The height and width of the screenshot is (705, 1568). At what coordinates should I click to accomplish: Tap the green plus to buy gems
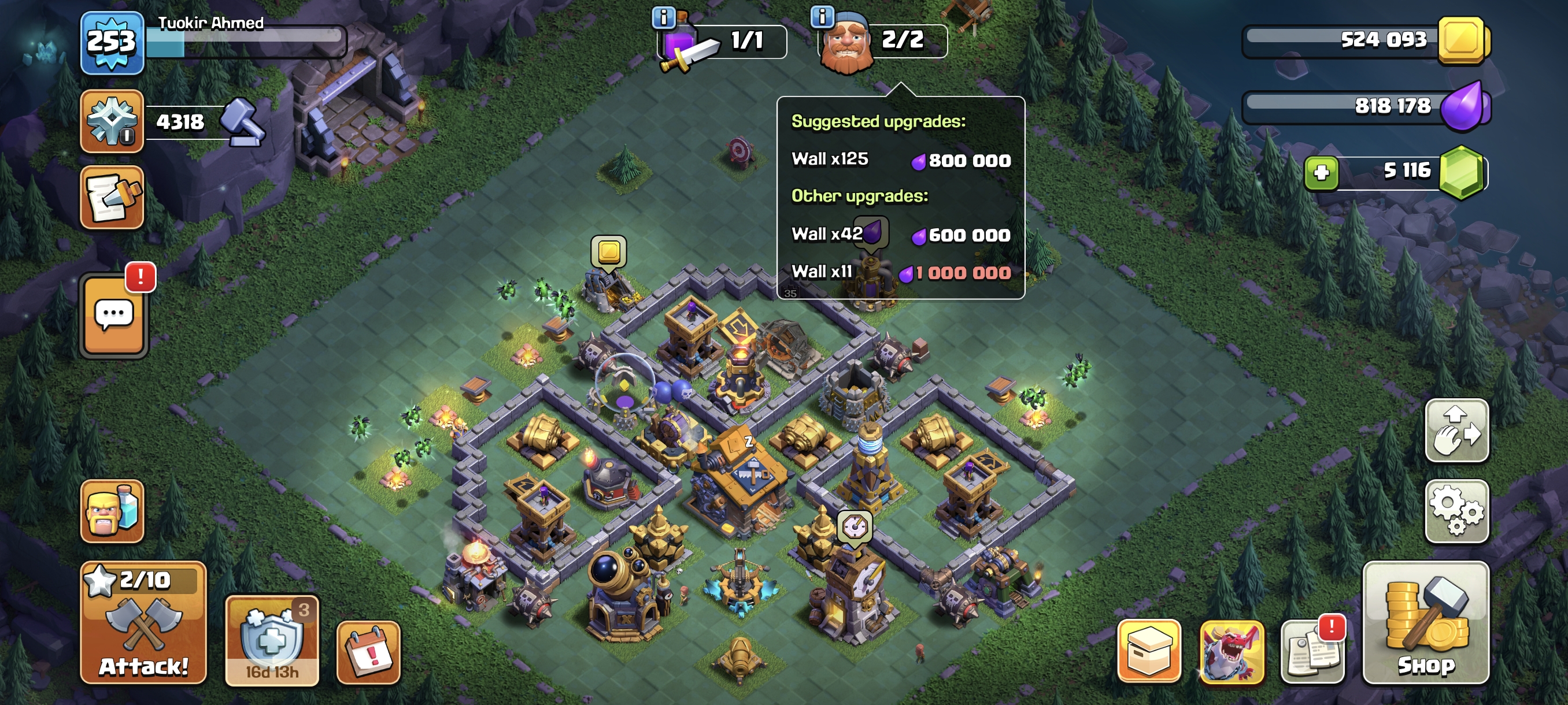click(x=1321, y=173)
